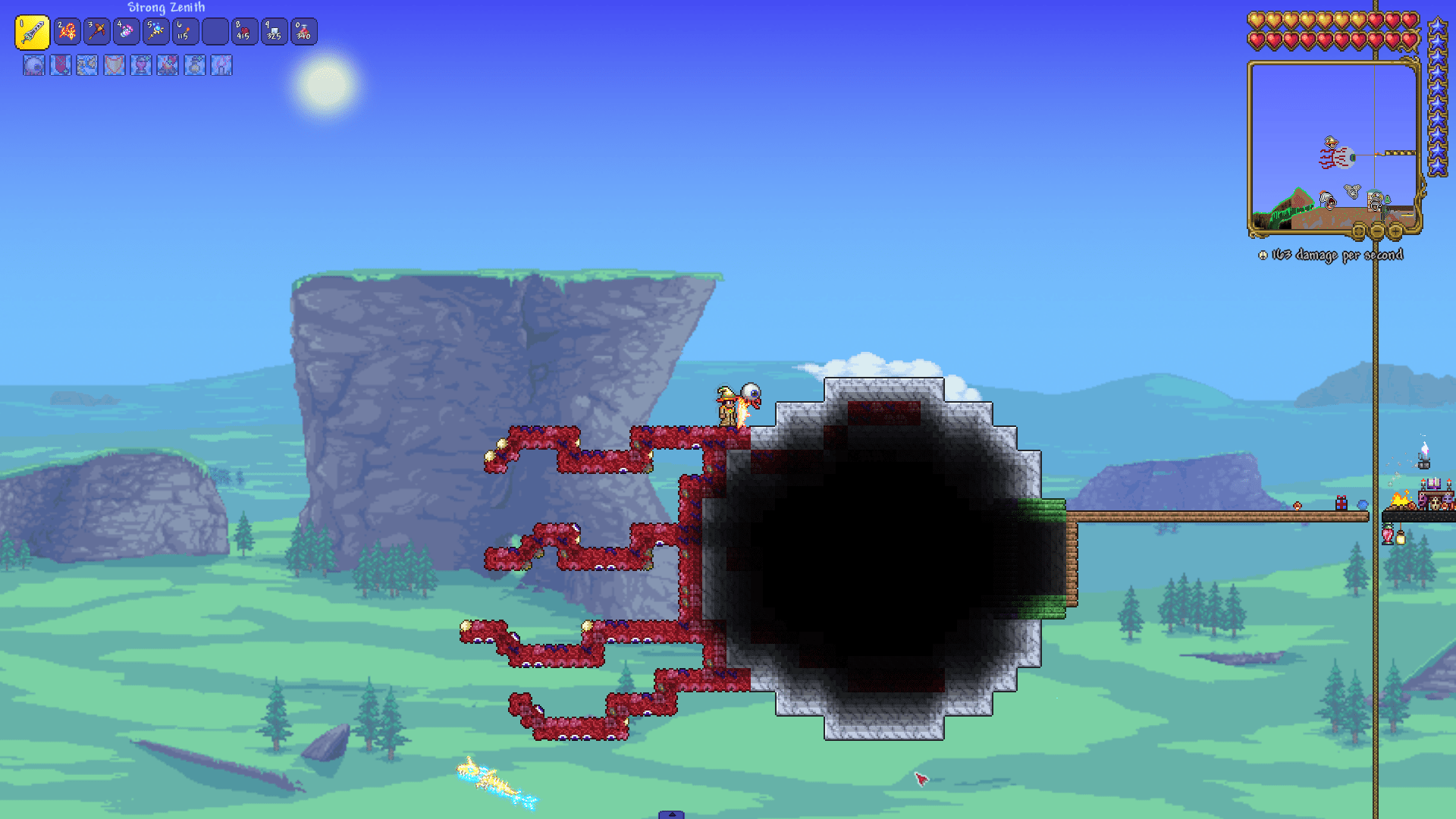Viewport: 1456px width, 819px height.
Task: Click the empty hotbar slot 7
Action: tap(215, 31)
